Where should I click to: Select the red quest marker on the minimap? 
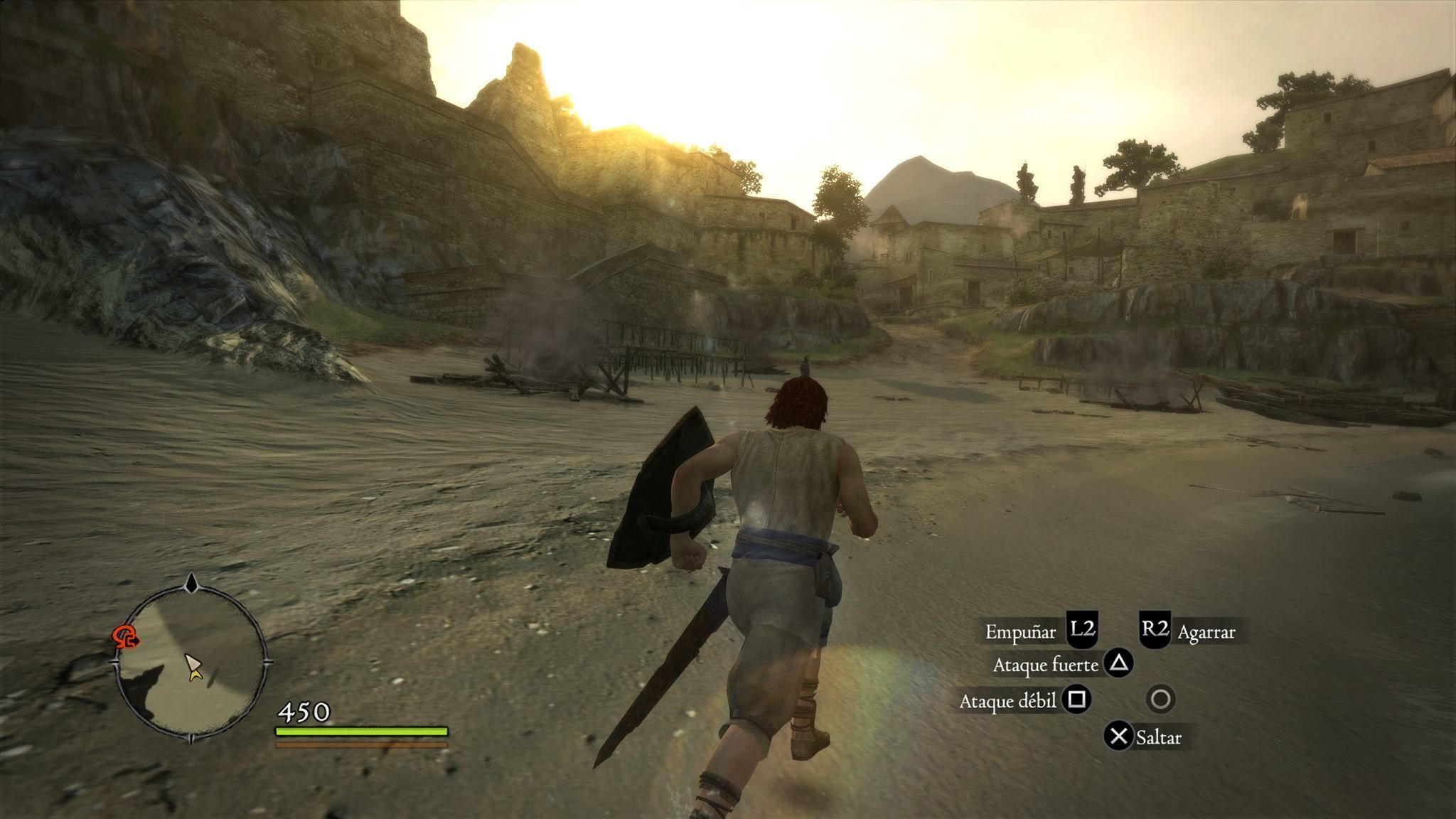[x=126, y=637]
